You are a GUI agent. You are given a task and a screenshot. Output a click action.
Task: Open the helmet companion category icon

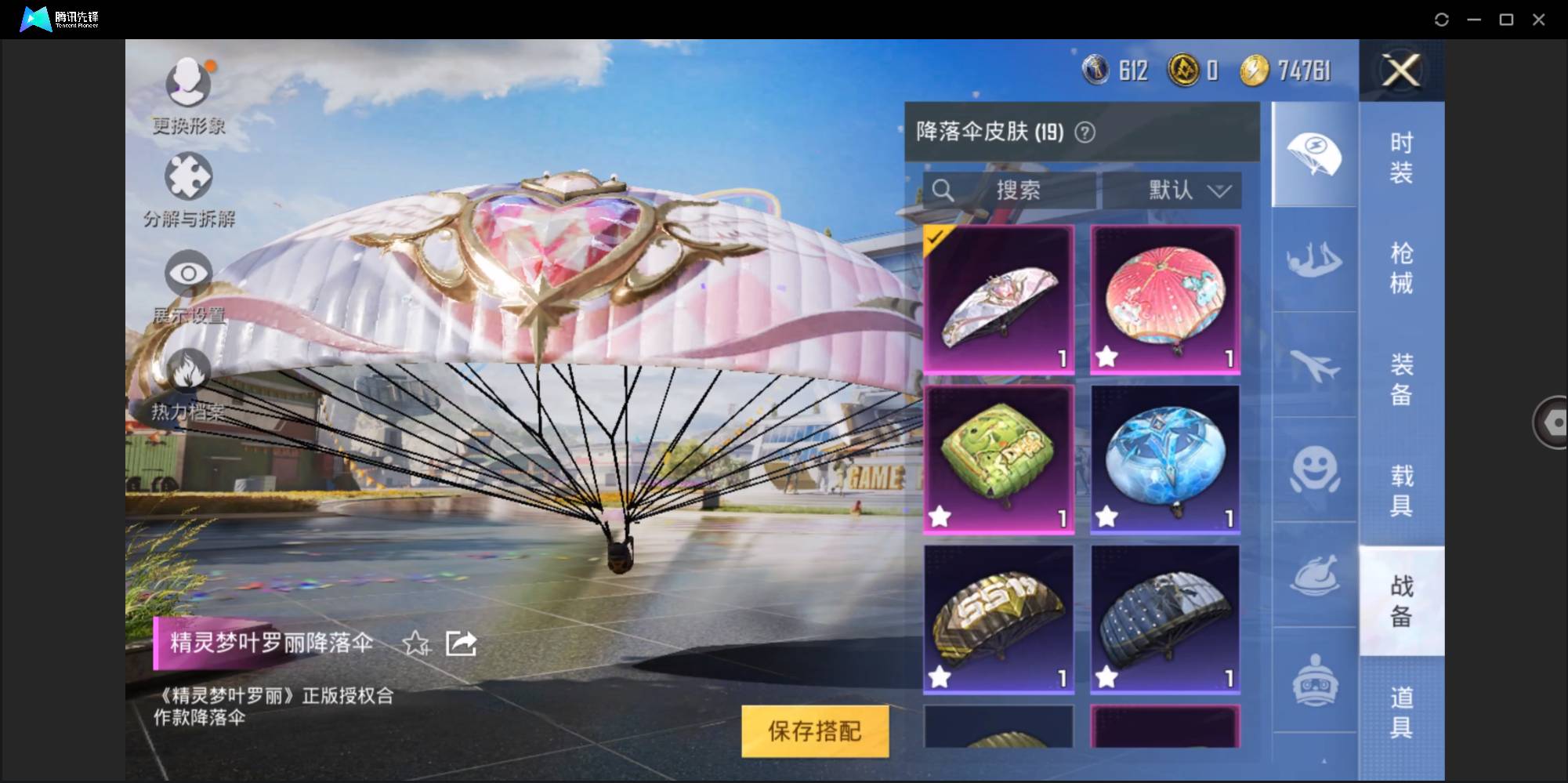tap(1315, 682)
